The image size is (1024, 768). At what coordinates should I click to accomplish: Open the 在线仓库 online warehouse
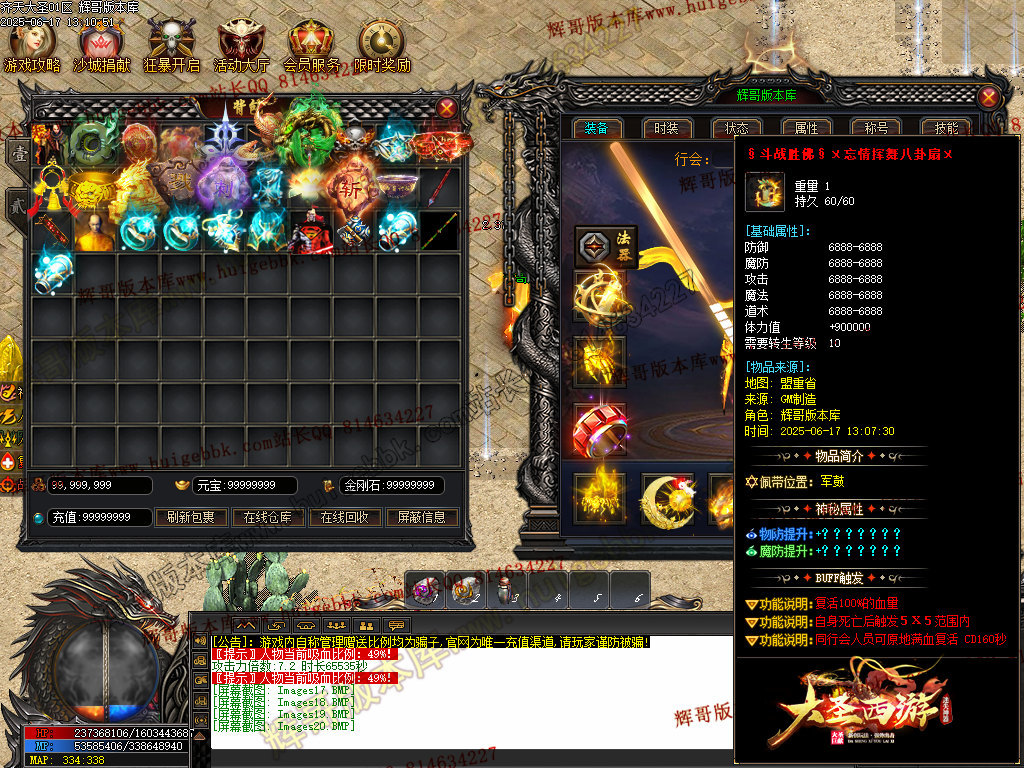pyautogui.click(x=268, y=517)
